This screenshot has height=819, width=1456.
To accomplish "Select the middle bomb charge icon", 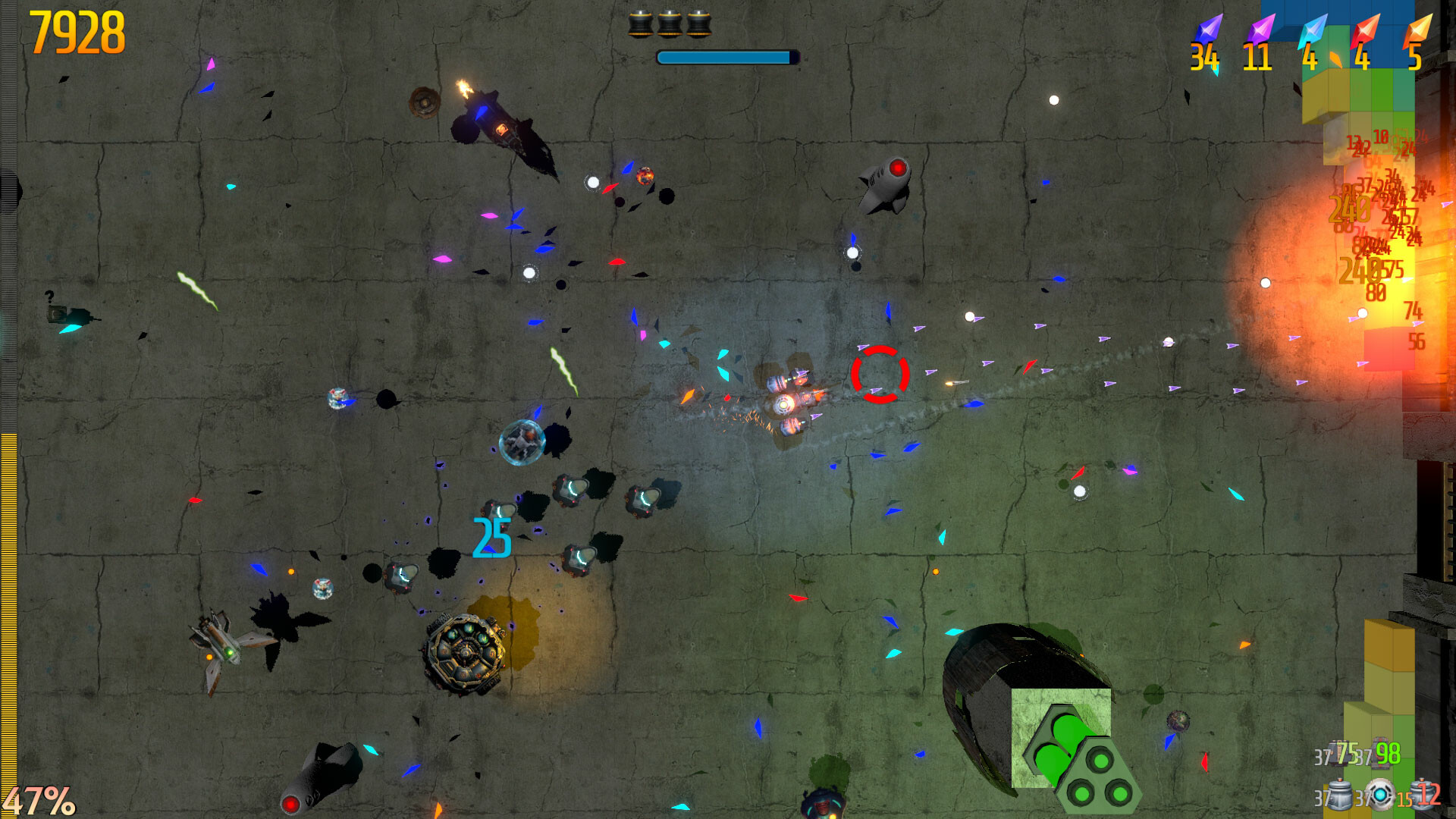I will tap(670, 23).
